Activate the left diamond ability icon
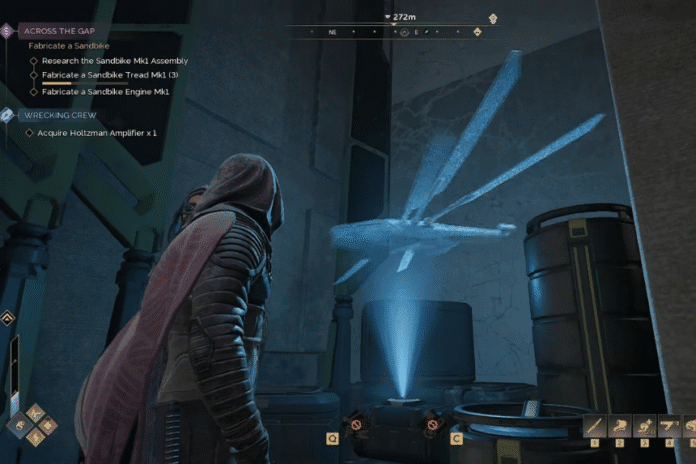 tap(20, 425)
